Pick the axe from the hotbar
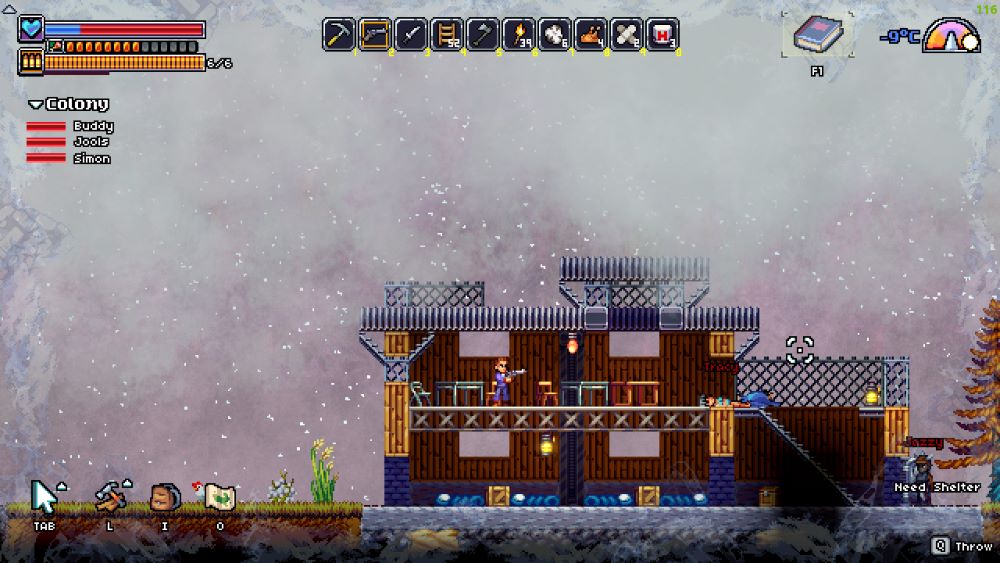The width and height of the screenshot is (1000, 563). [483, 34]
